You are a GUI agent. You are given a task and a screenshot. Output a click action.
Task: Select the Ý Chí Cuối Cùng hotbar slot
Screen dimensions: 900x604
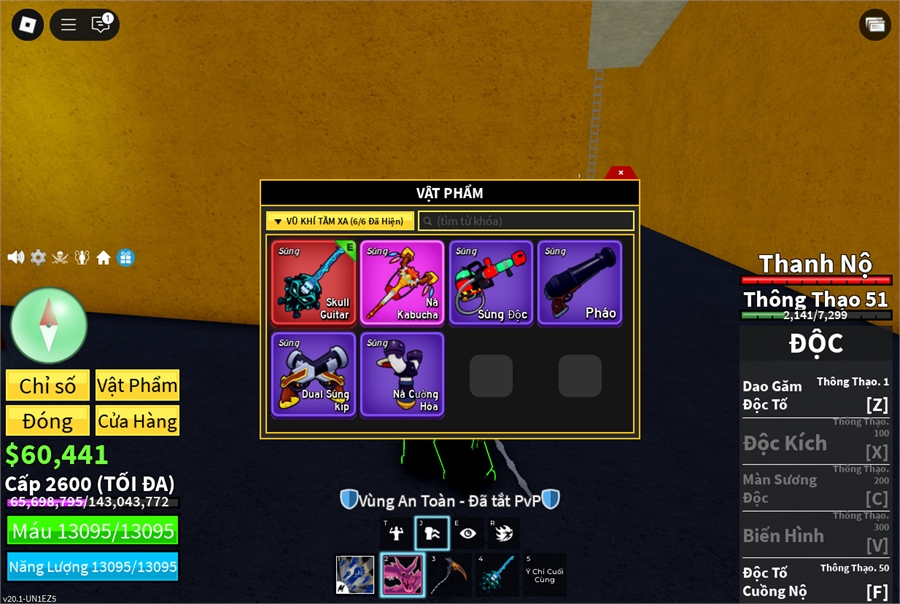(544, 575)
